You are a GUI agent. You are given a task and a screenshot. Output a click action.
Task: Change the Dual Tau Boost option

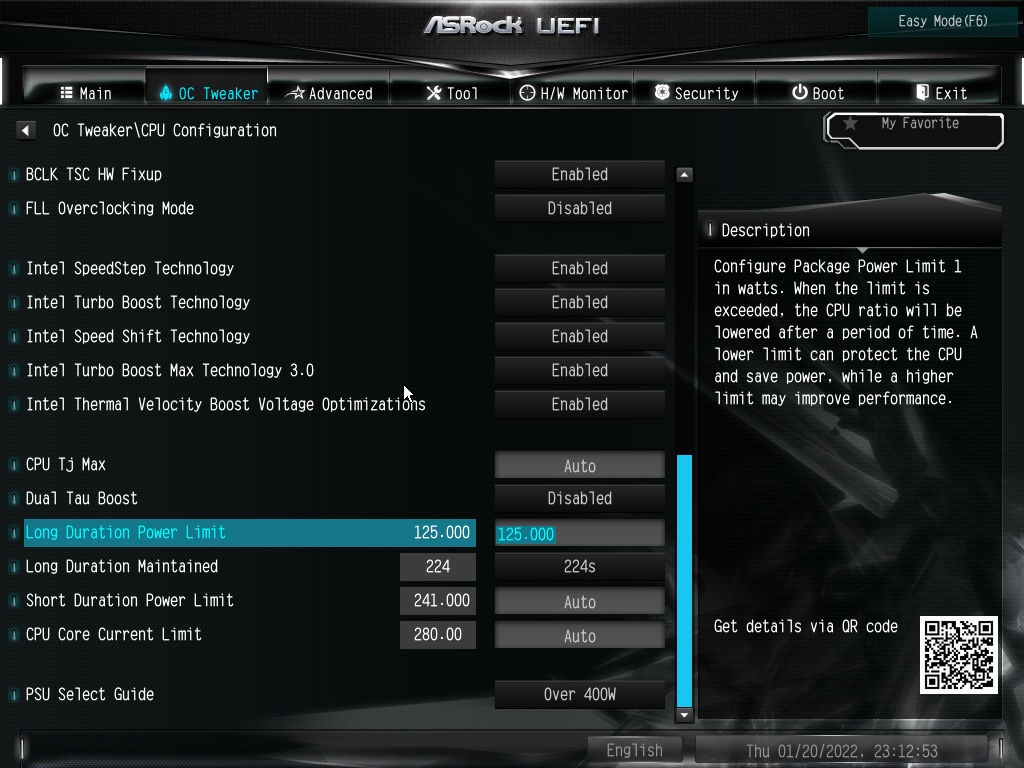tap(580, 498)
